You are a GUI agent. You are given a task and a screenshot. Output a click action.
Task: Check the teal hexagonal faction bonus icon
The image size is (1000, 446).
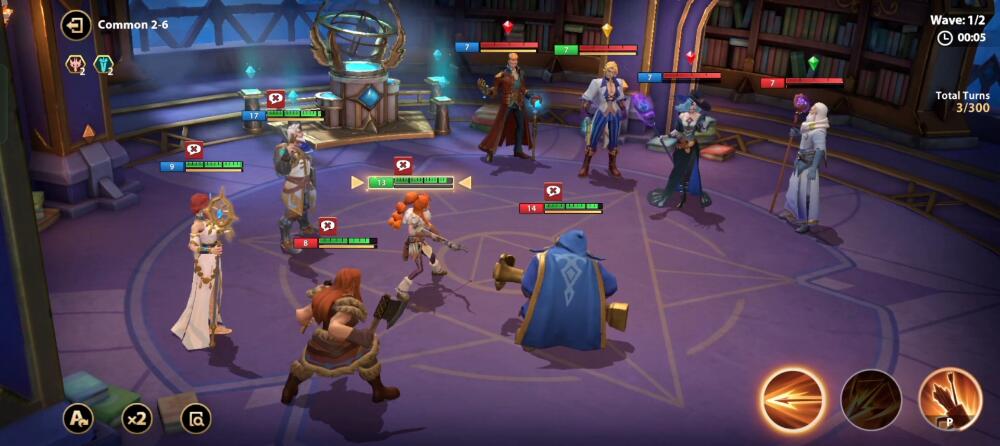pos(102,65)
